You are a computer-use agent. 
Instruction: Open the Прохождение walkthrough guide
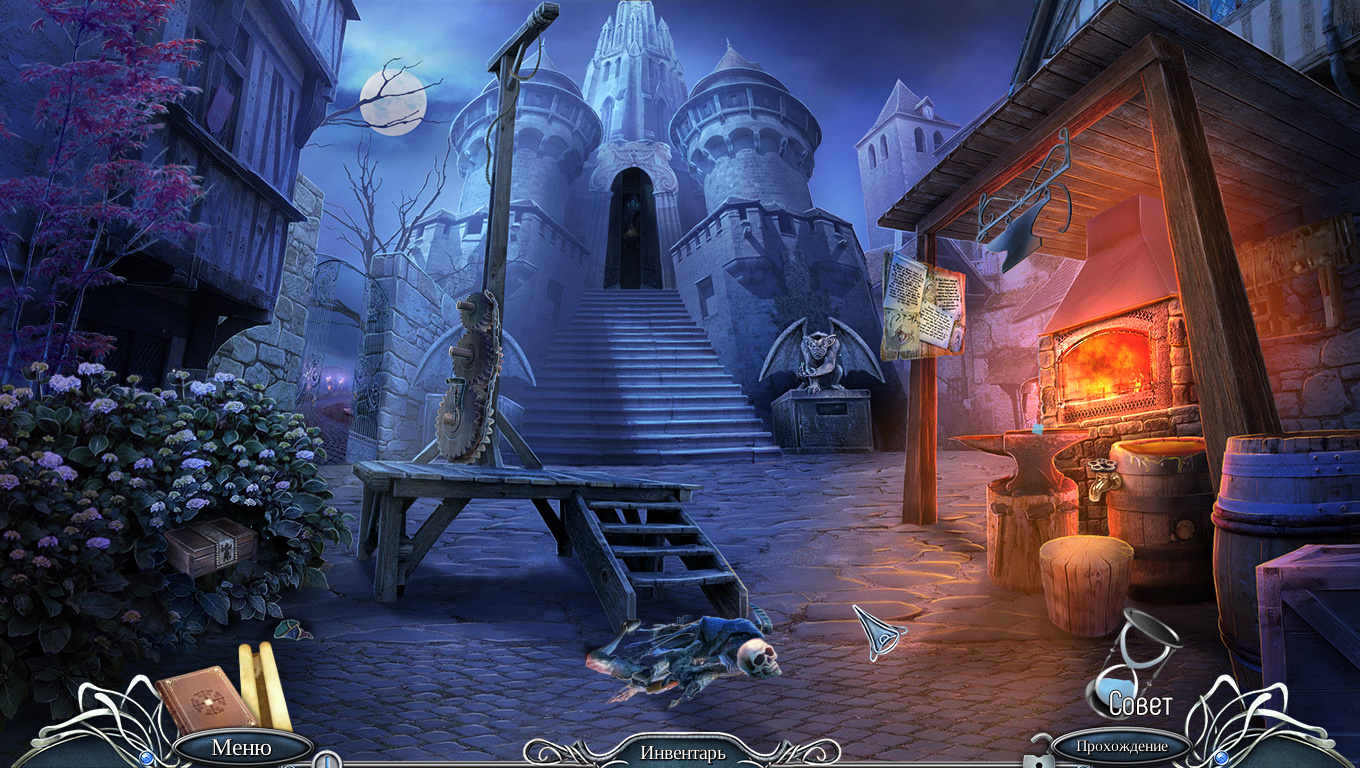point(1122,746)
